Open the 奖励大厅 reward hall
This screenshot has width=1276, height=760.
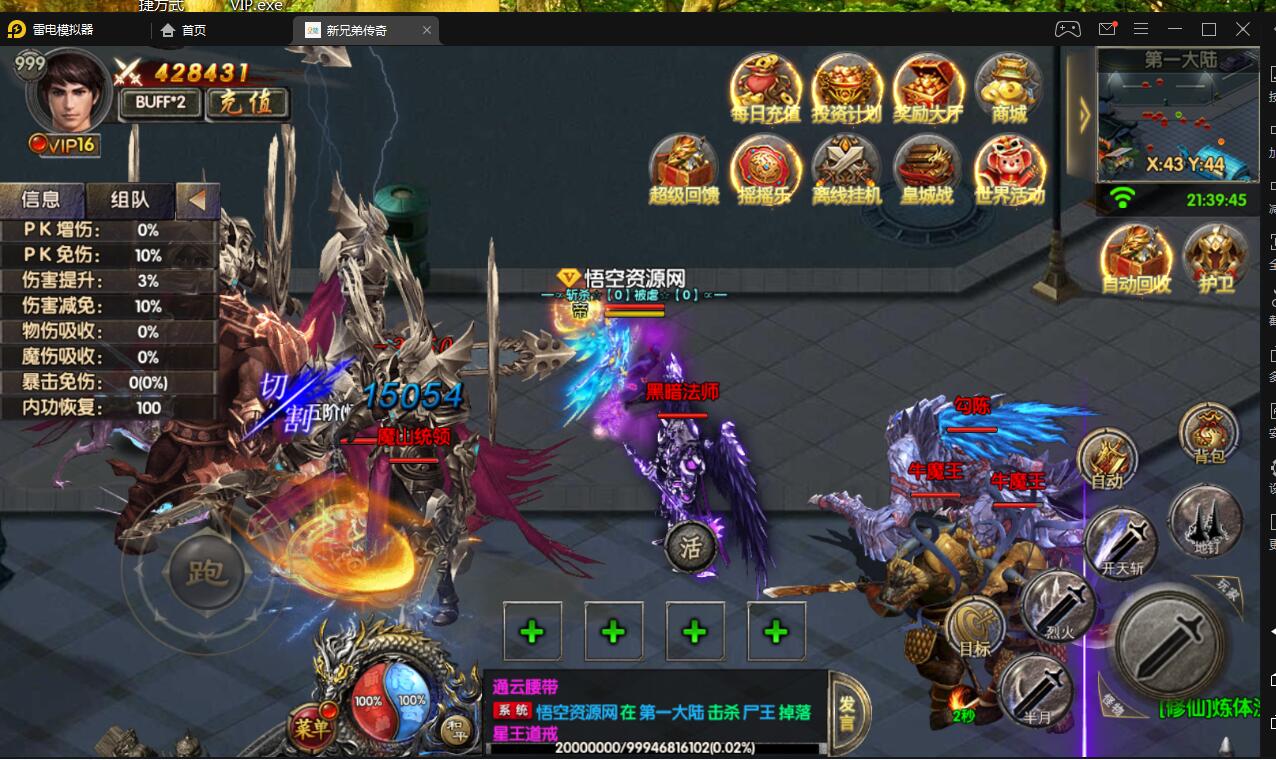(928, 88)
